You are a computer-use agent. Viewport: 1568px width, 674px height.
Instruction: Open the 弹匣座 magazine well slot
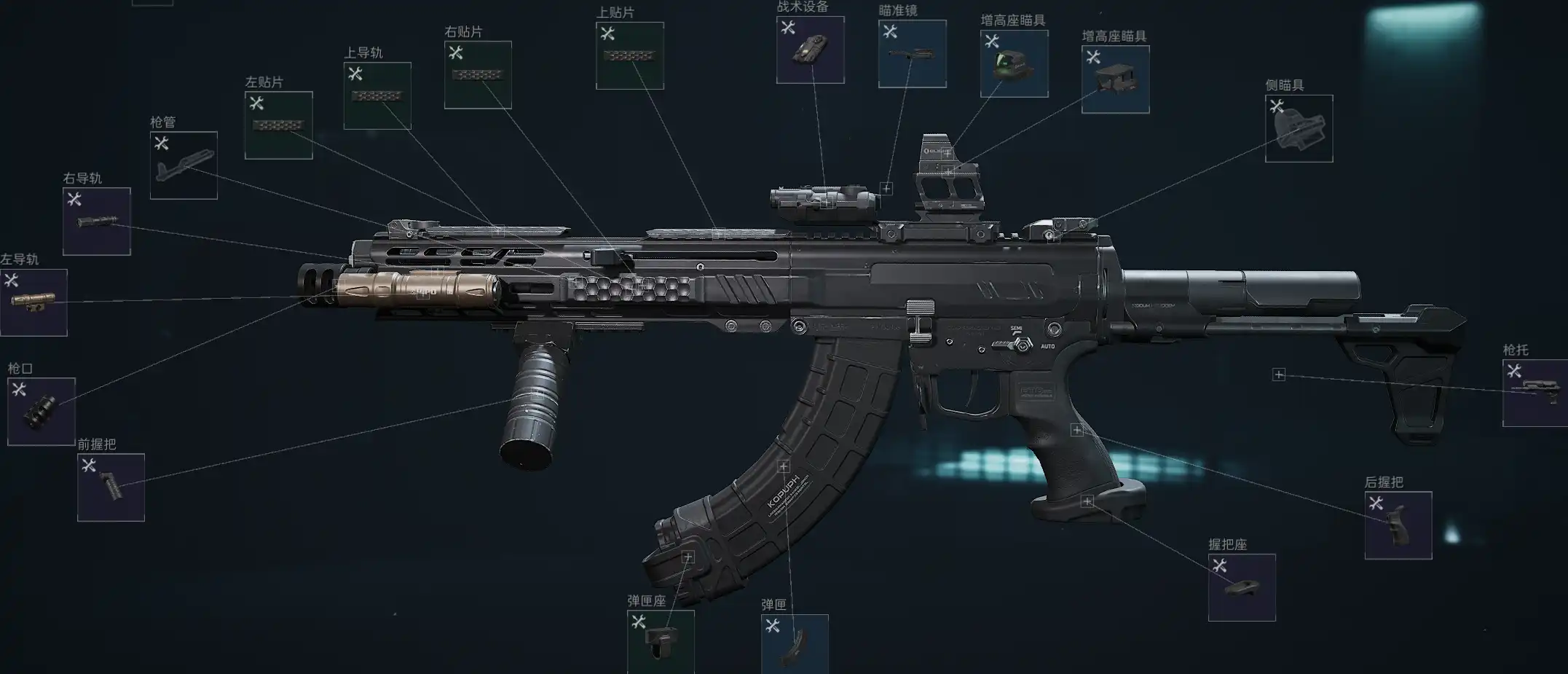(661, 641)
